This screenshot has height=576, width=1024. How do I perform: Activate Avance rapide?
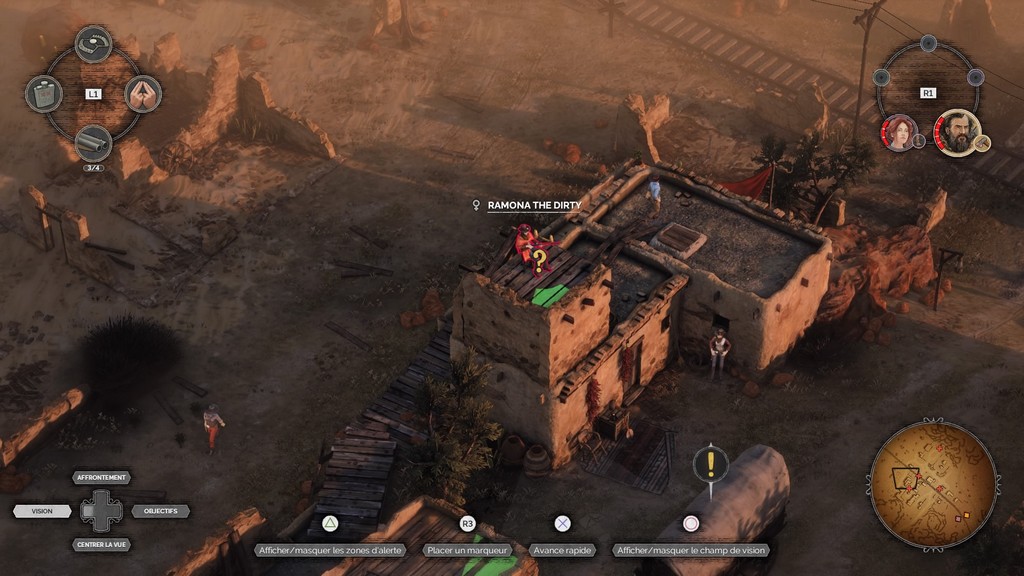coord(563,550)
